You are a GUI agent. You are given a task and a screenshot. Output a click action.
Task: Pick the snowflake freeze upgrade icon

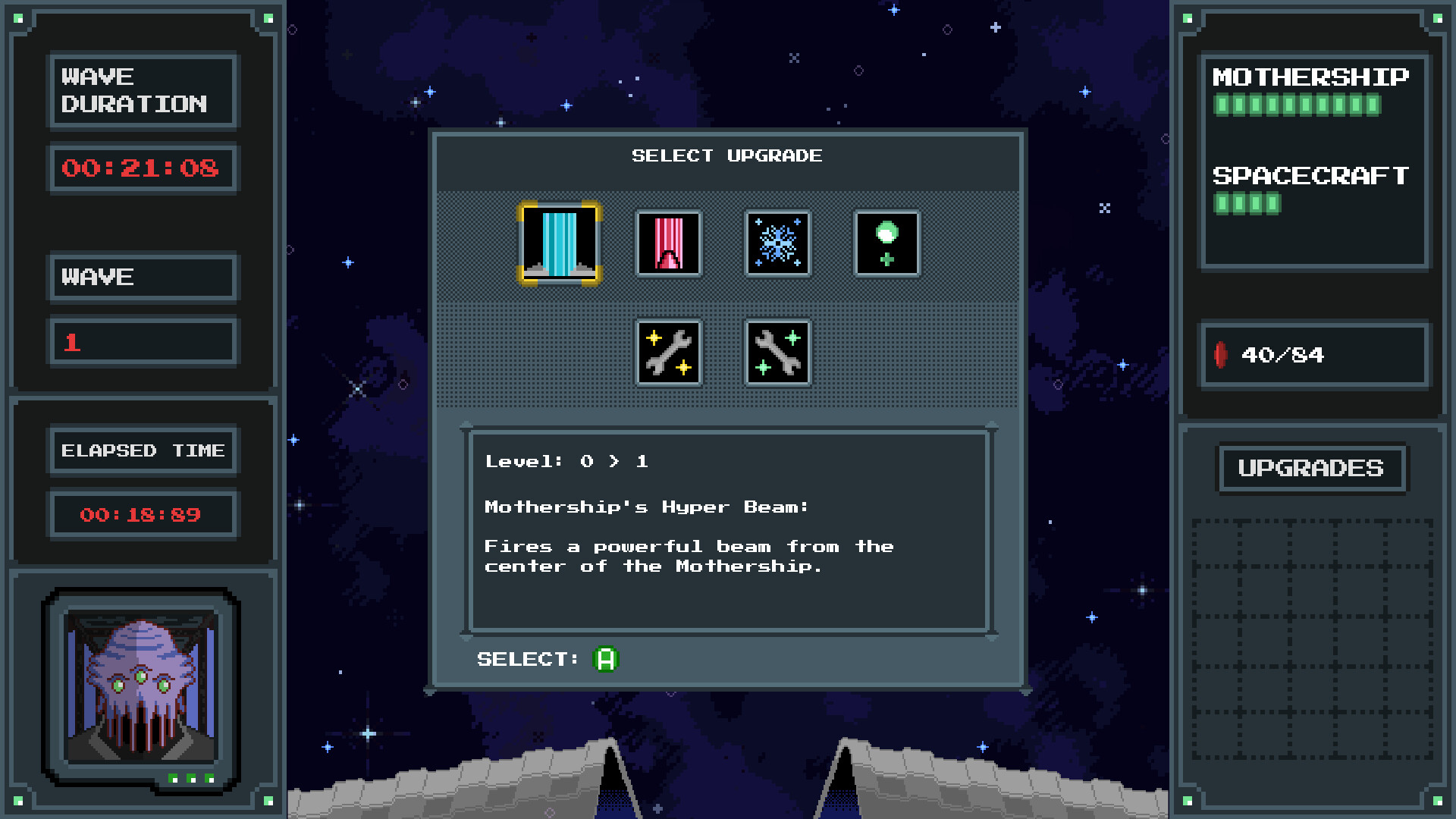pos(777,244)
